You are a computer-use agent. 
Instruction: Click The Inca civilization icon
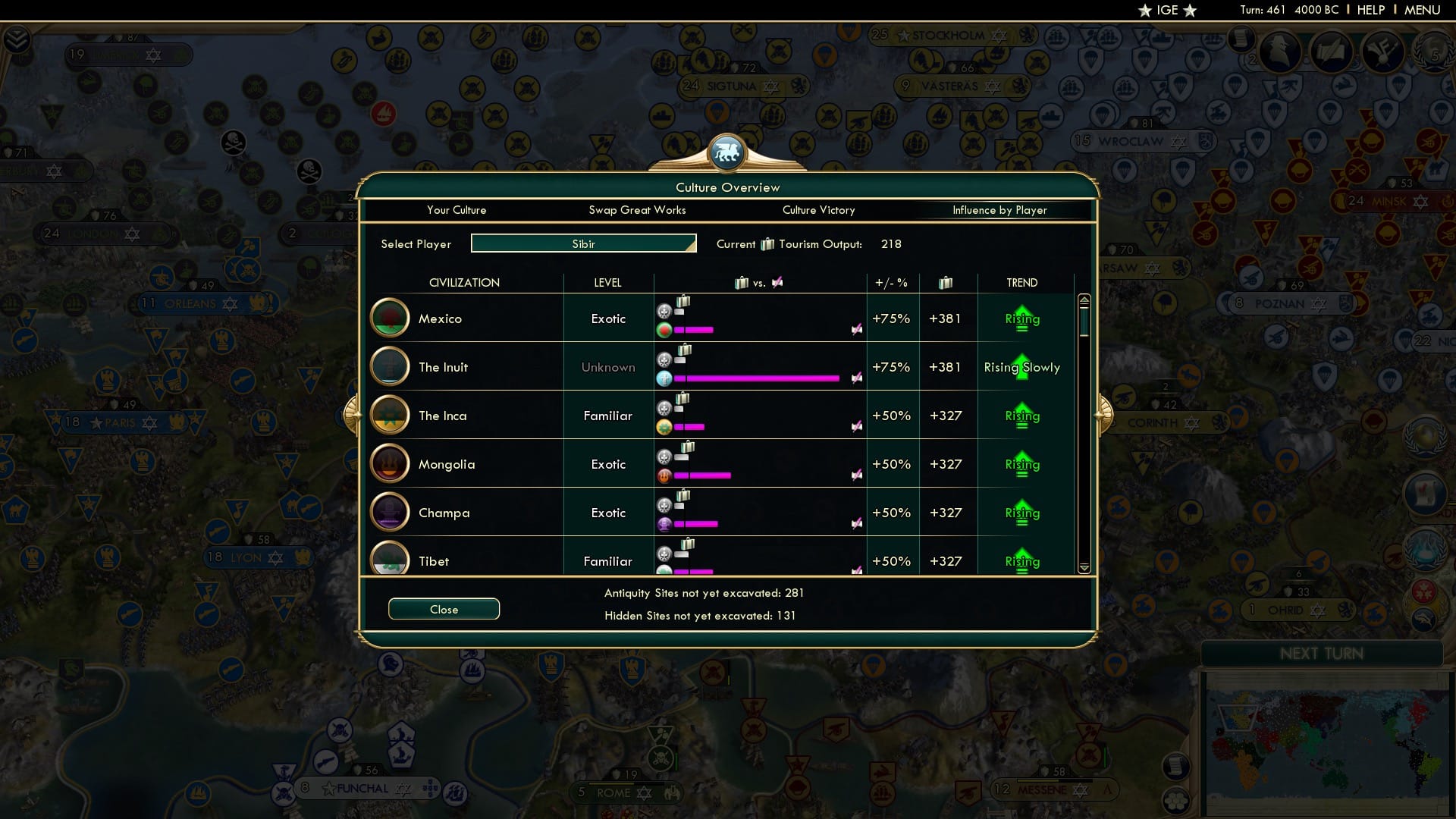390,415
